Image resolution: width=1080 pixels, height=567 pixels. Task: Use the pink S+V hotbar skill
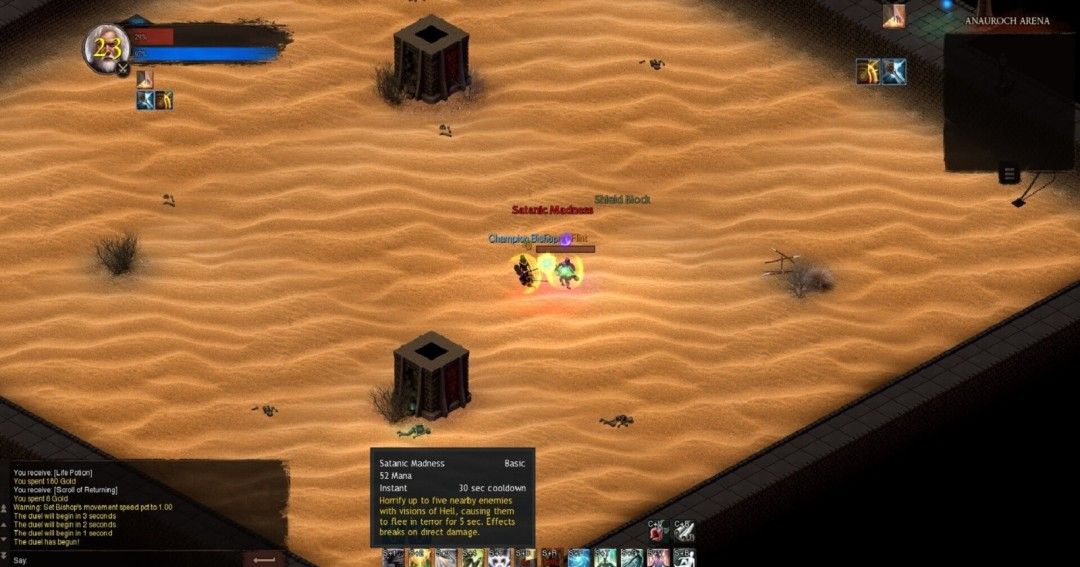point(657,558)
